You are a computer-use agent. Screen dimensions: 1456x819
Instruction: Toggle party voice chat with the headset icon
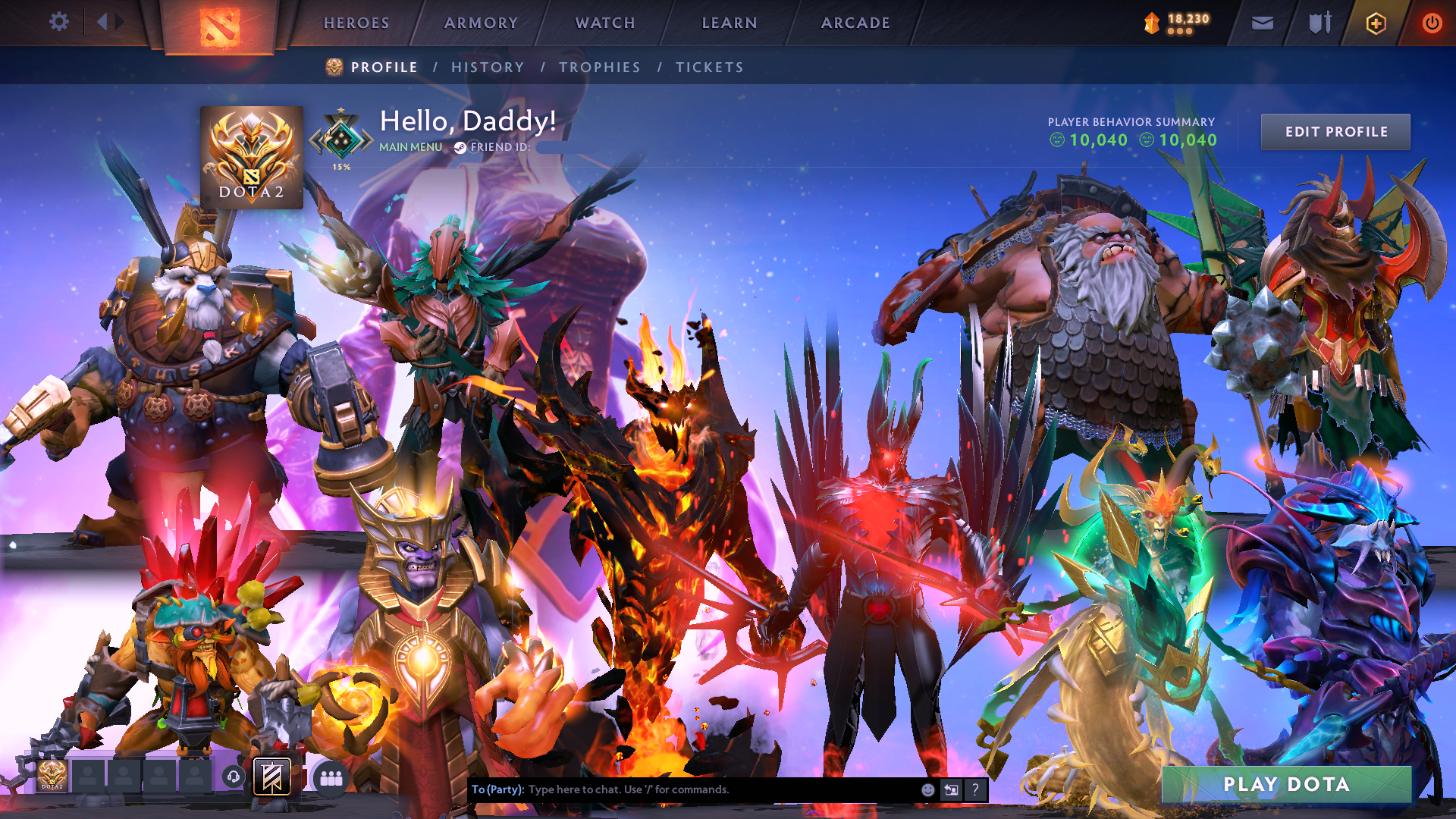233,777
